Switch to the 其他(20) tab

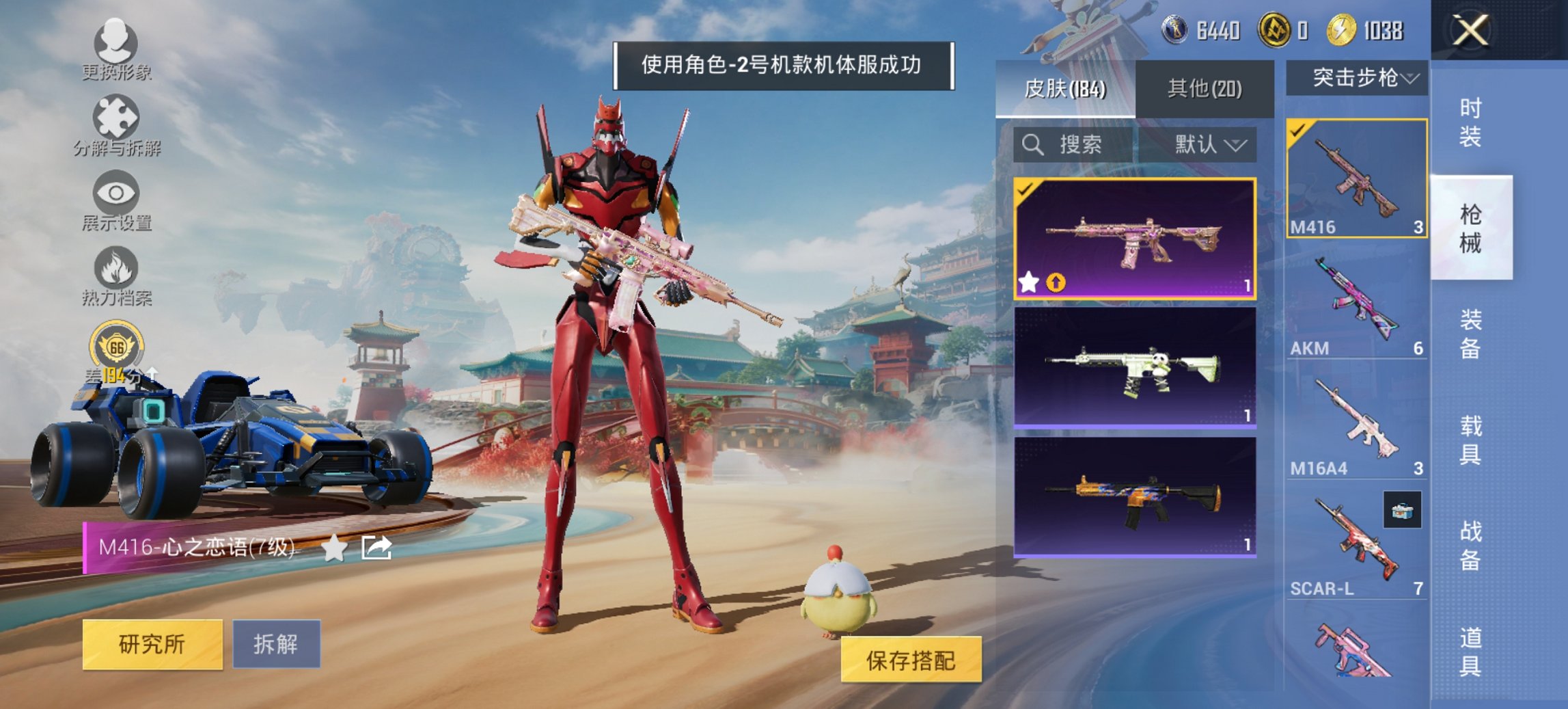tap(1207, 87)
